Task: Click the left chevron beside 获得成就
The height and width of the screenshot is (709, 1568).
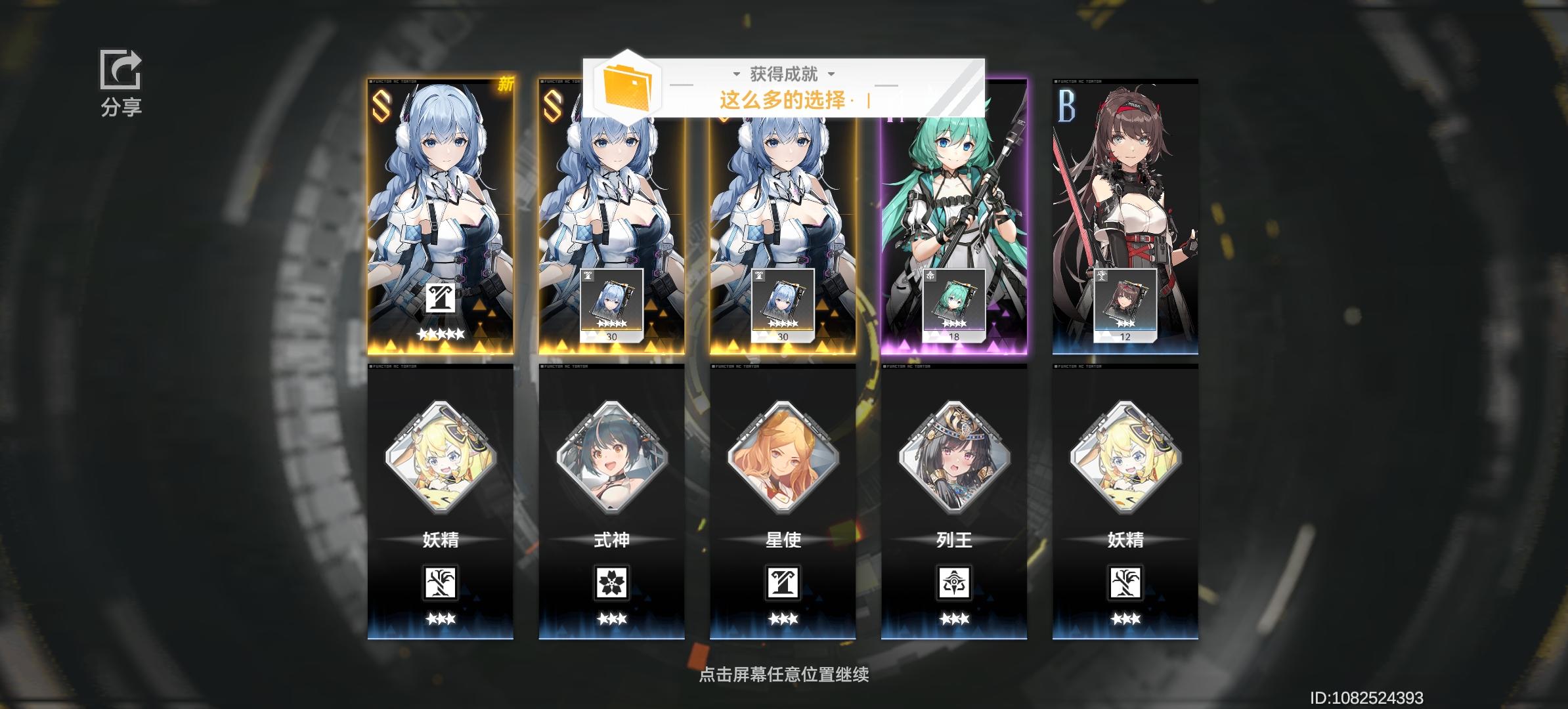Action: 735,75
